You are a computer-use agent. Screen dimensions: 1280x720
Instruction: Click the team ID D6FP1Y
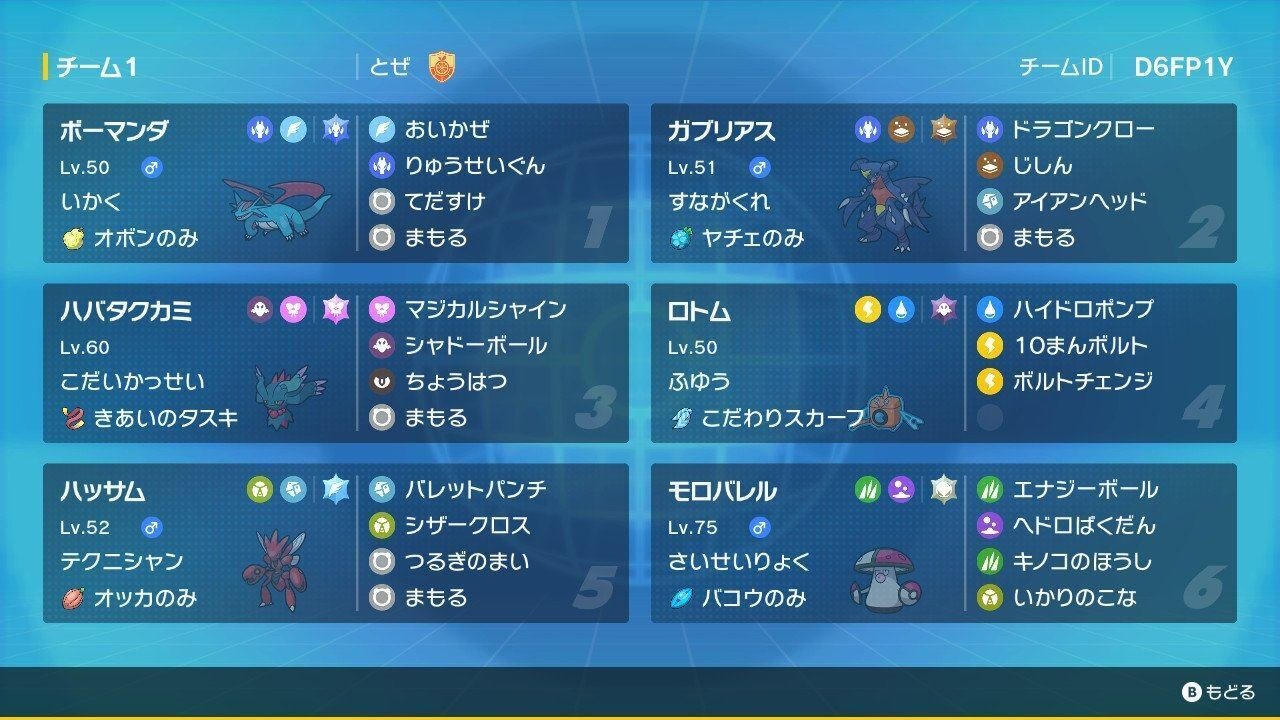pos(1185,63)
